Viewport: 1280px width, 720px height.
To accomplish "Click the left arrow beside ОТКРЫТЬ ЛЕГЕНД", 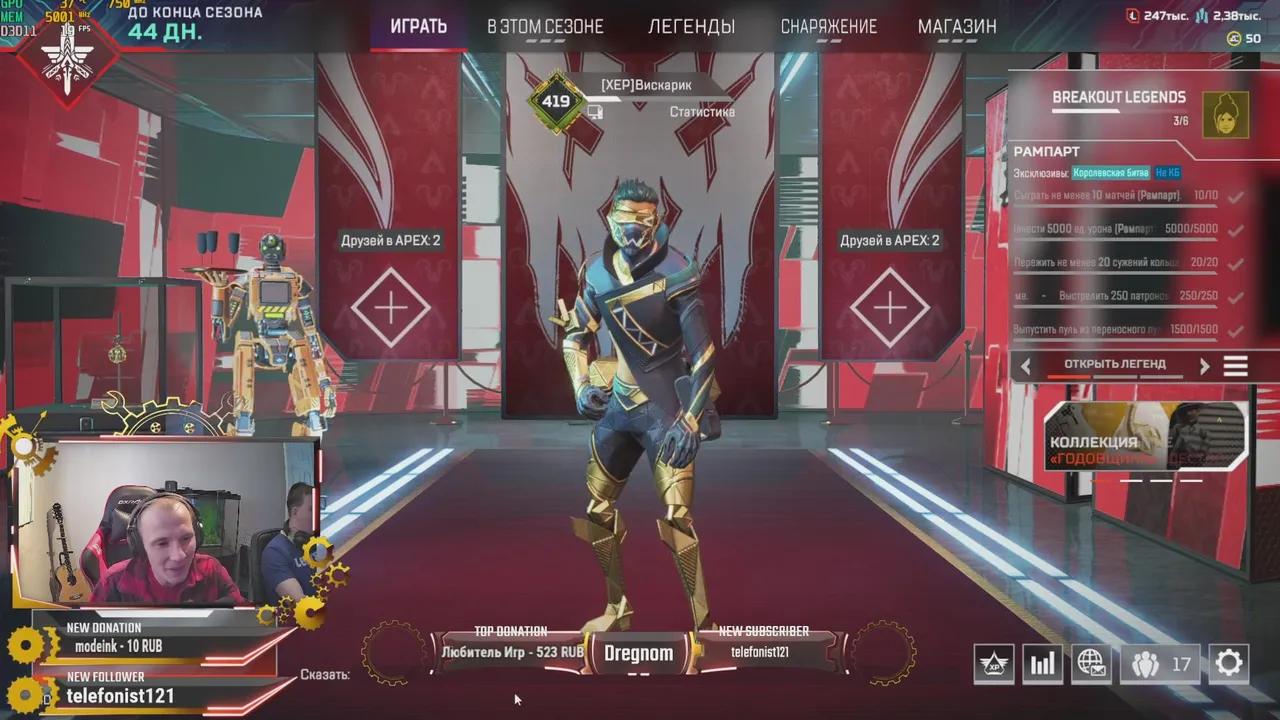I will [1026, 365].
